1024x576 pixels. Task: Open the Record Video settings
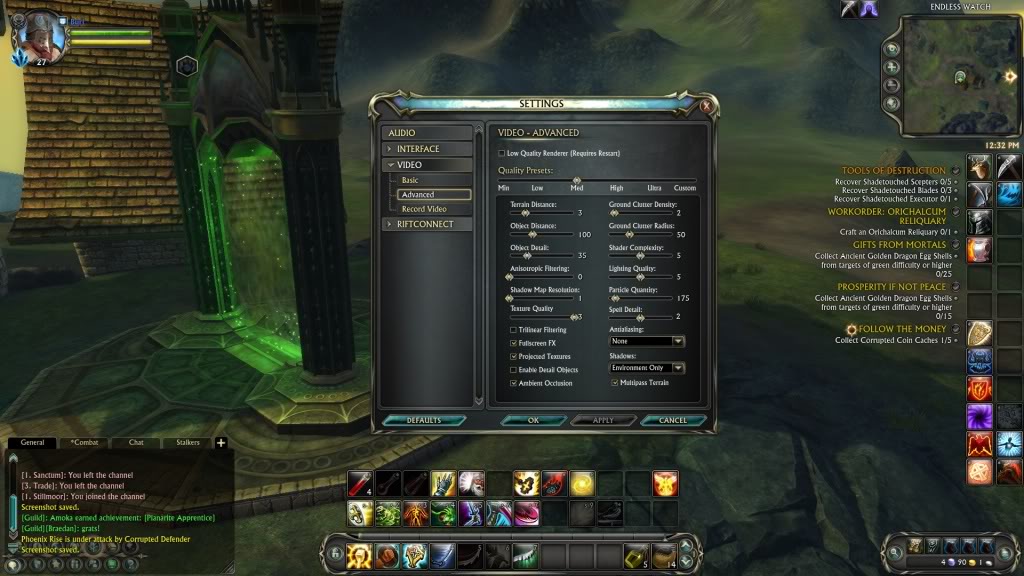coord(424,209)
